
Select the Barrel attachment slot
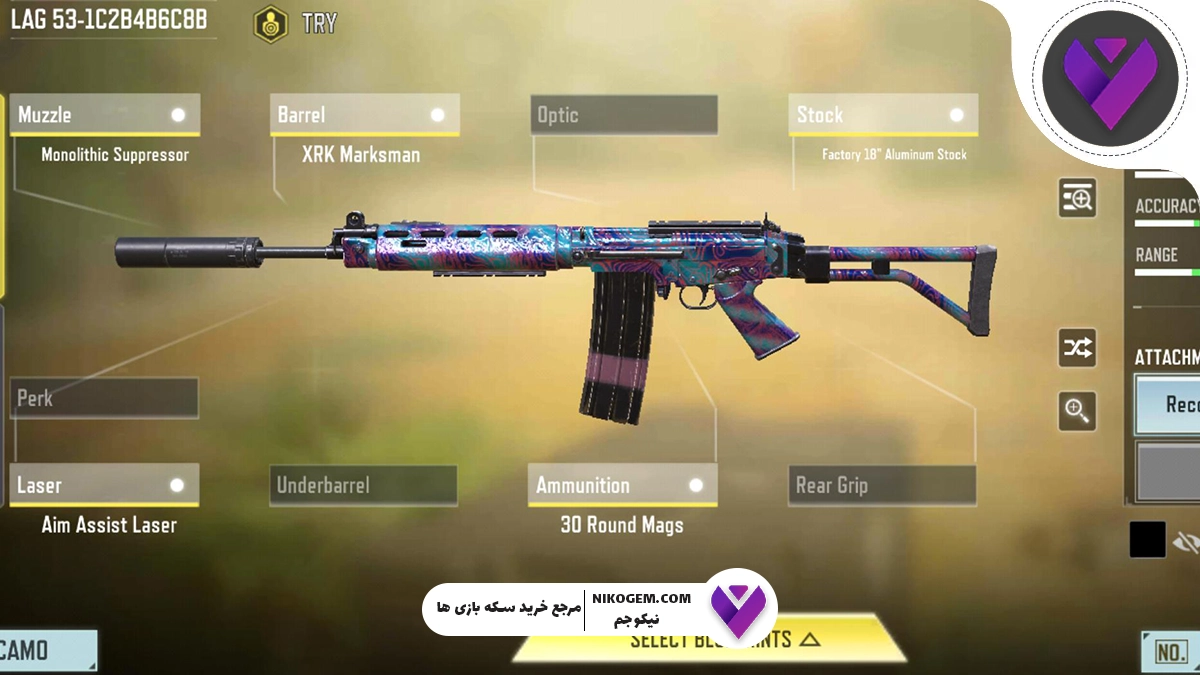[364, 115]
